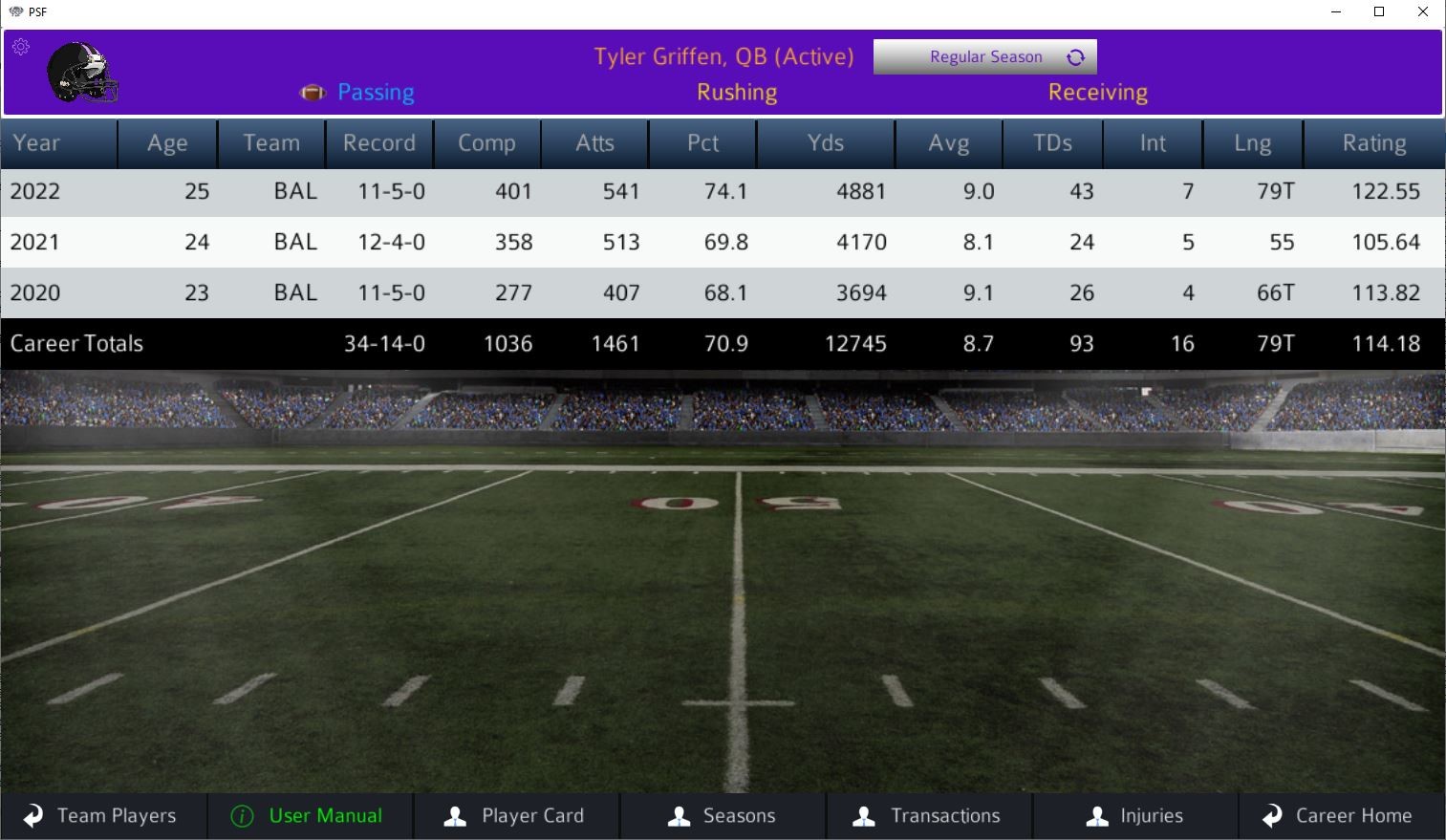Select the Player Card person icon
Image resolution: width=1446 pixels, height=840 pixels.
[x=453, y=816]
